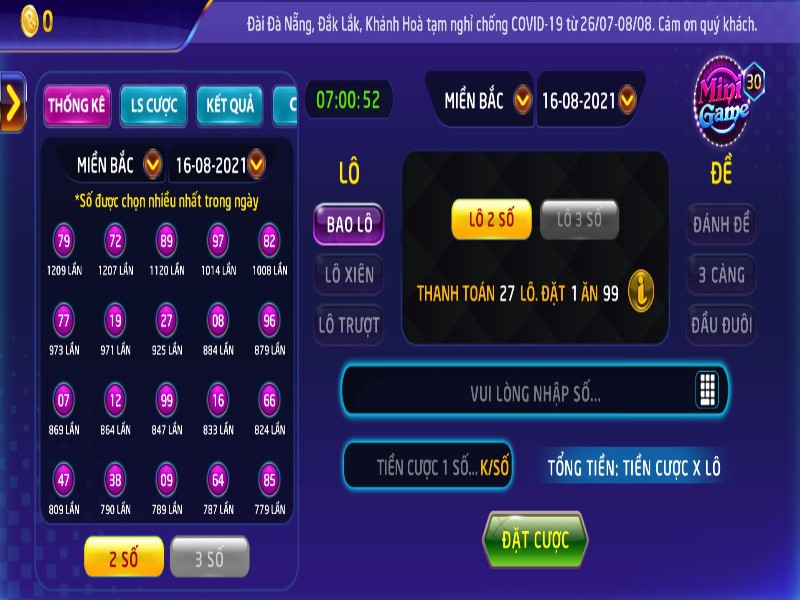Switch to the THỐNG KÊ tab
Image resolution: width=800 pixels, height=600 pixels.
[77, 106]
